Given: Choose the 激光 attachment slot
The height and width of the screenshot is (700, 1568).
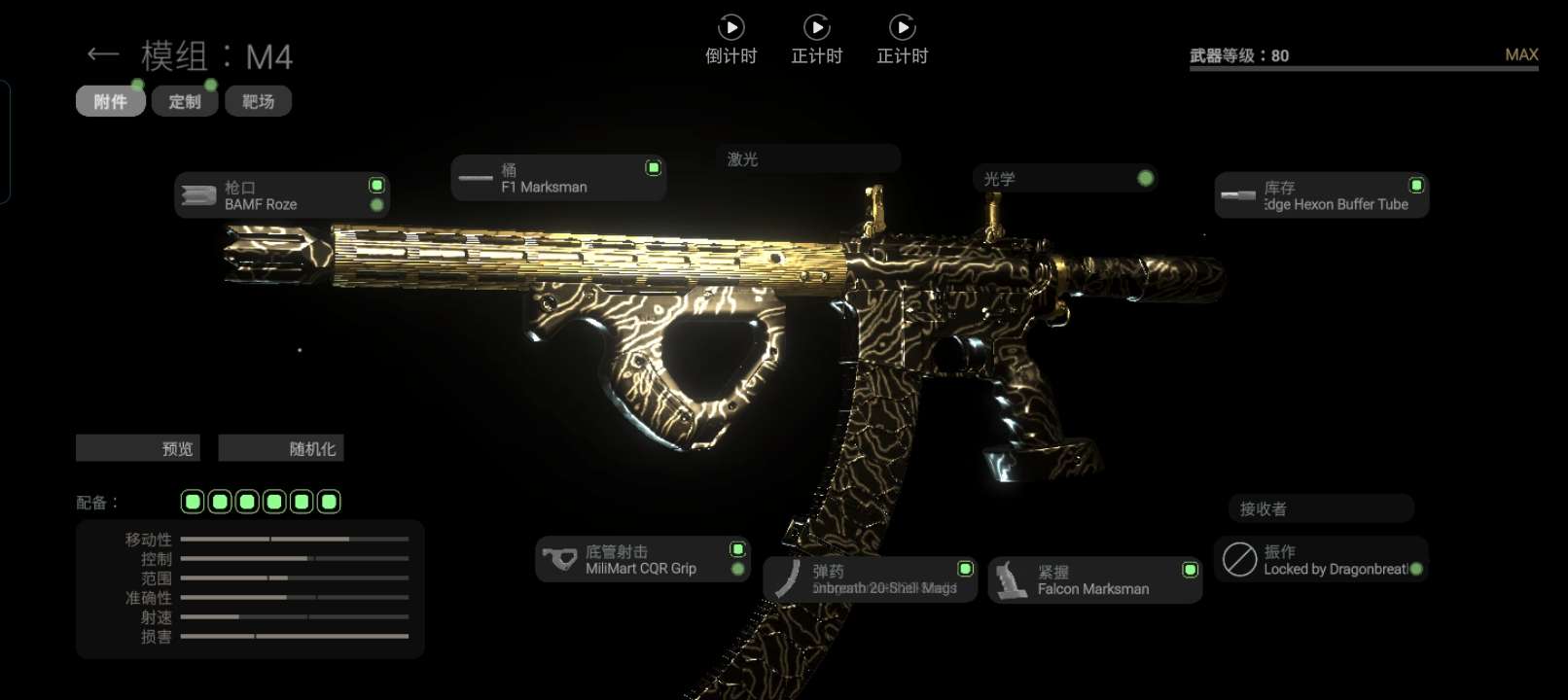Looking at the screenshot, I should tap(807, 158).
